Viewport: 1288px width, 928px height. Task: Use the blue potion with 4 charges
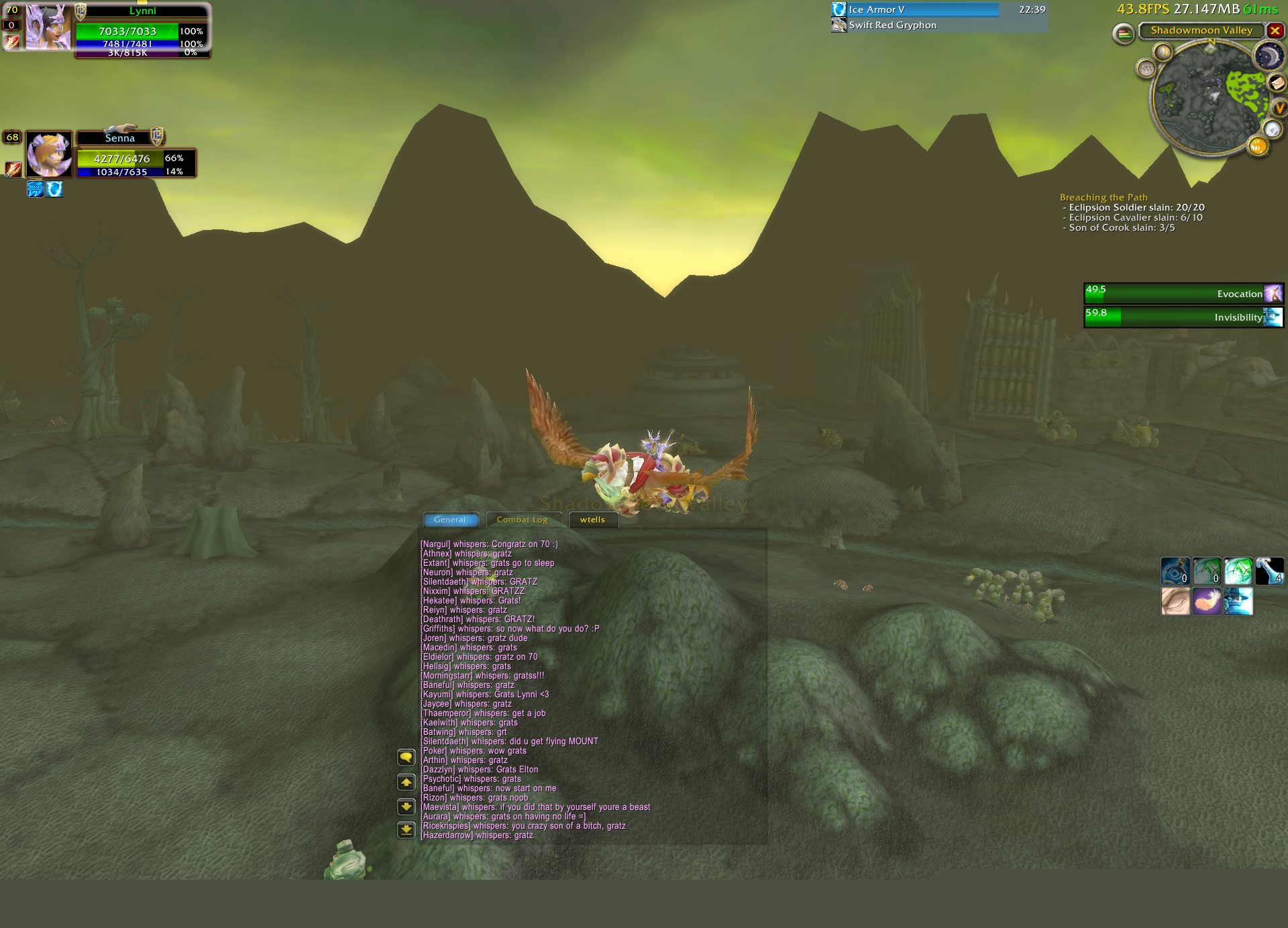(1269, 571)
